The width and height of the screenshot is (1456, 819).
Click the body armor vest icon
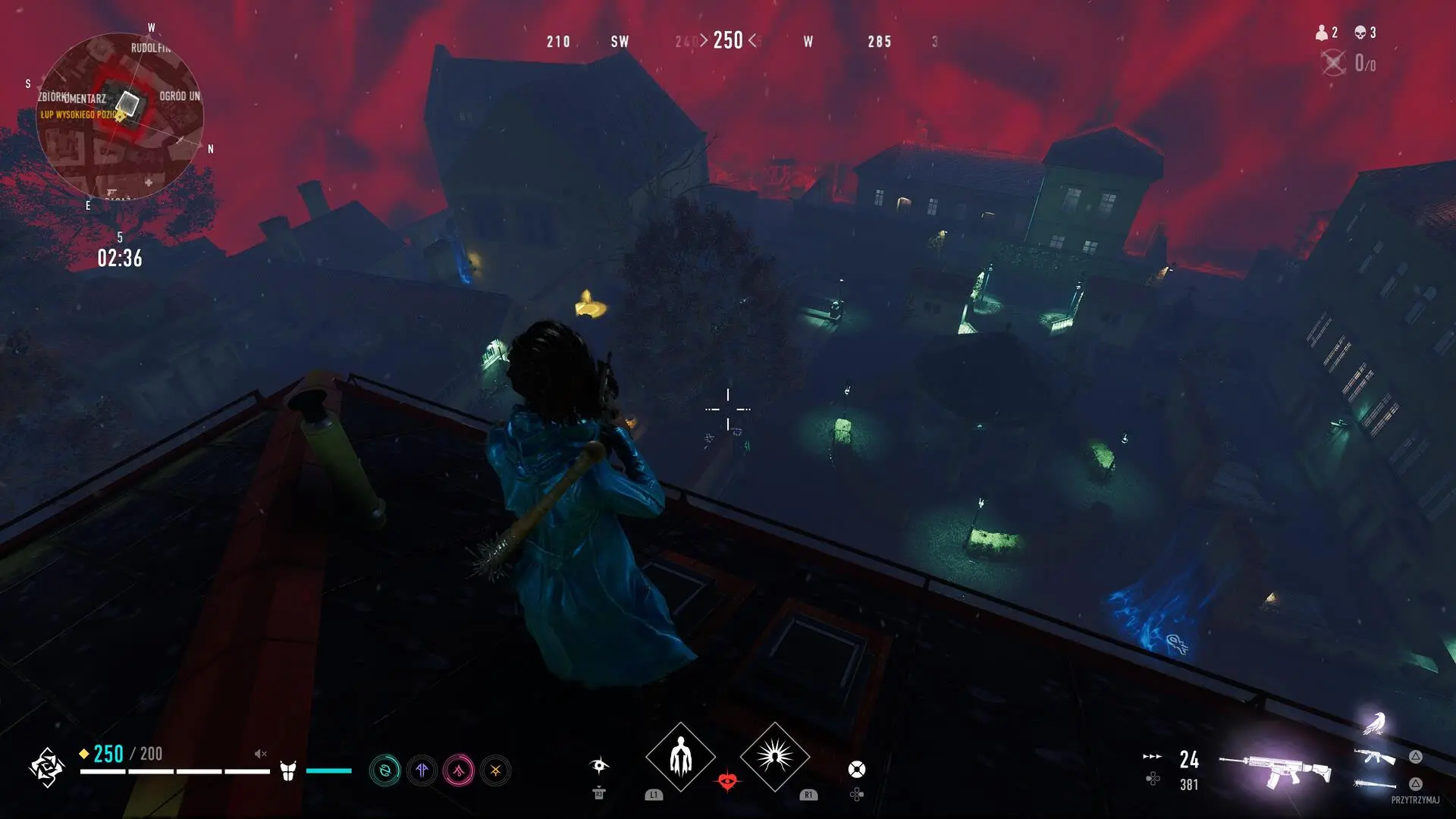[287, 771]
